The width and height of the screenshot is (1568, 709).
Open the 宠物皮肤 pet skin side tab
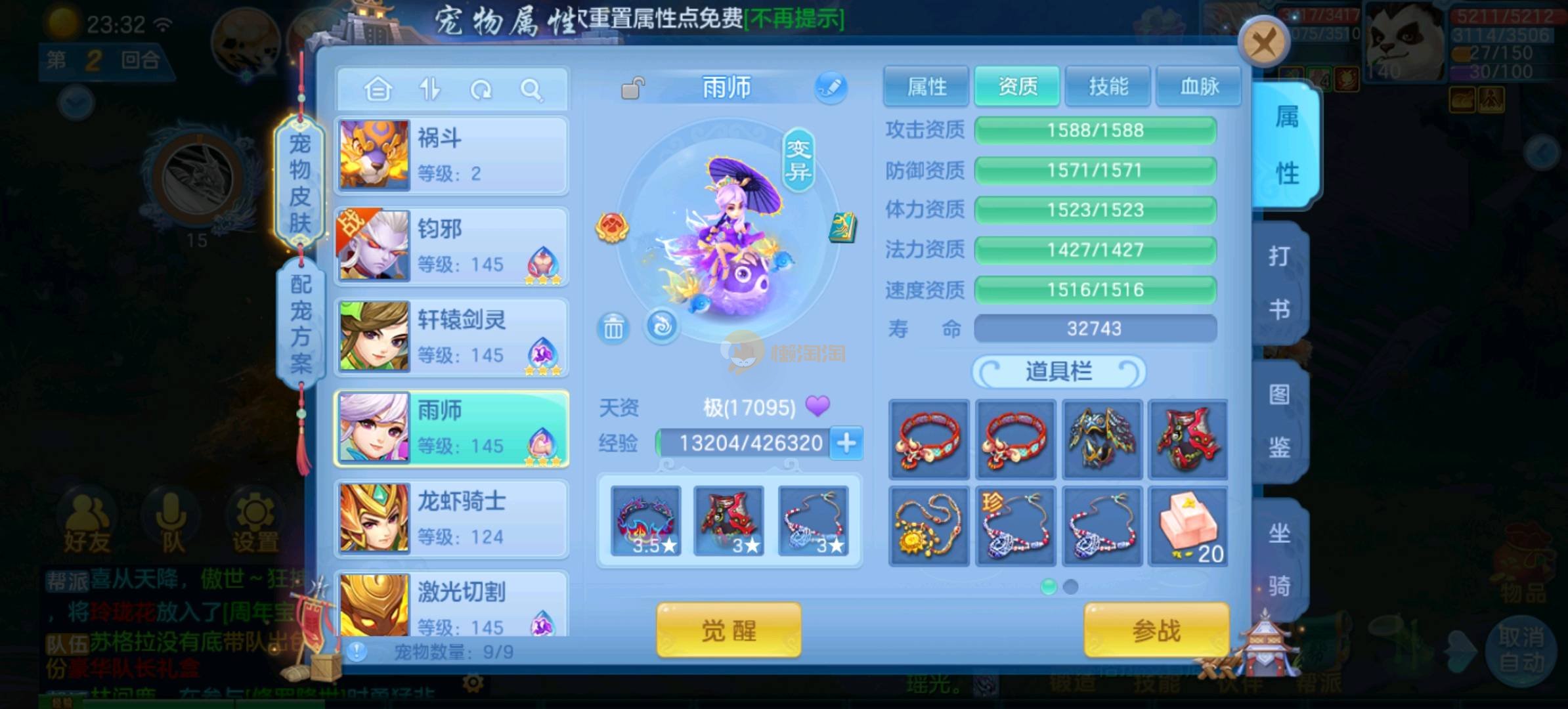click(300, 183)
